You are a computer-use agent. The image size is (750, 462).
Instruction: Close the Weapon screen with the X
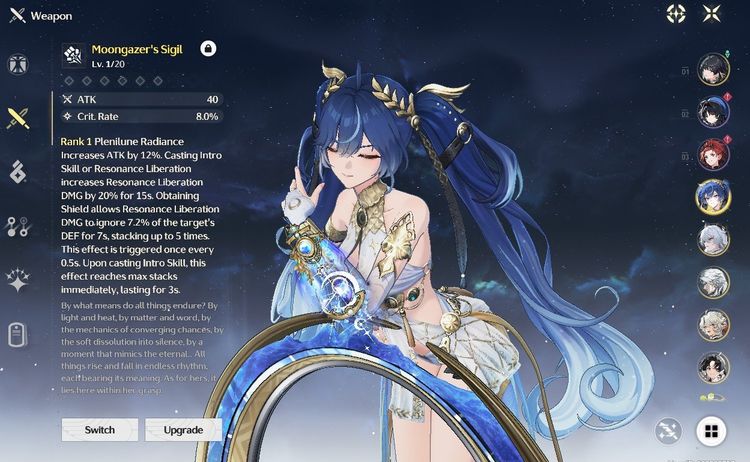pyautogui.click(x=712, y=14)
